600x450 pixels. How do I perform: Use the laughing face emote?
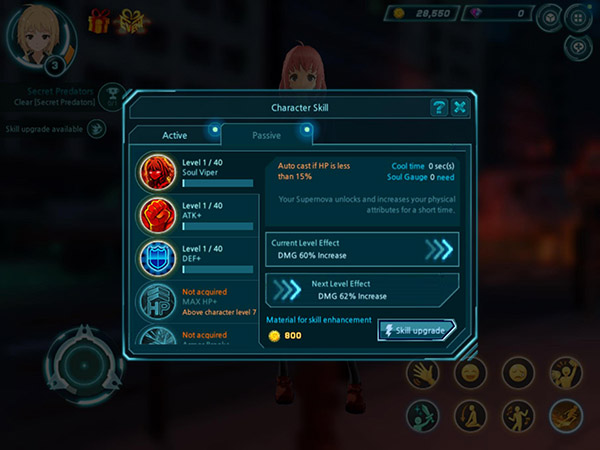click(468, 374)
